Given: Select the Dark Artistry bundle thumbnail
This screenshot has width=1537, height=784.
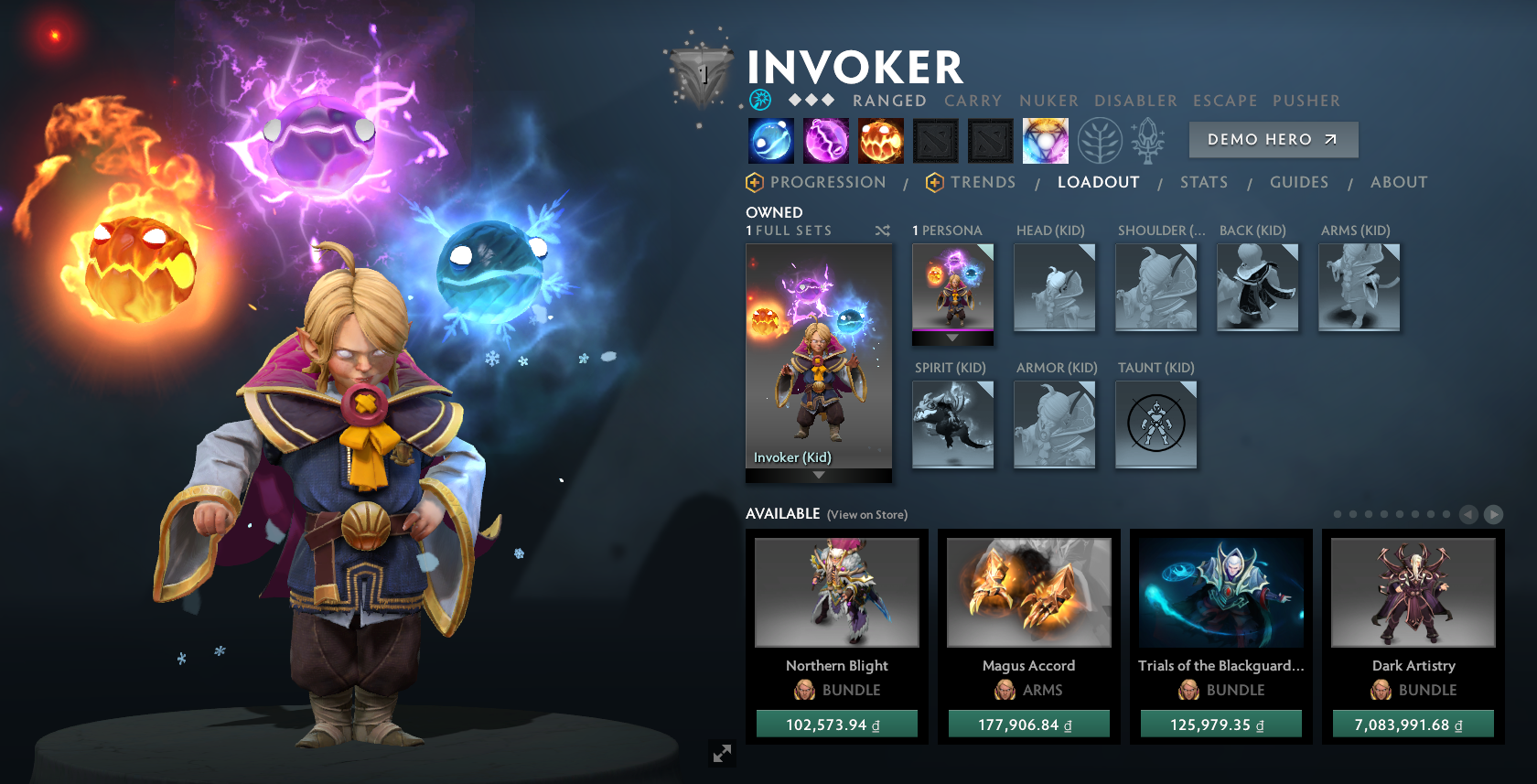Looking at the screenshot, I should [x=1412, y=592].
